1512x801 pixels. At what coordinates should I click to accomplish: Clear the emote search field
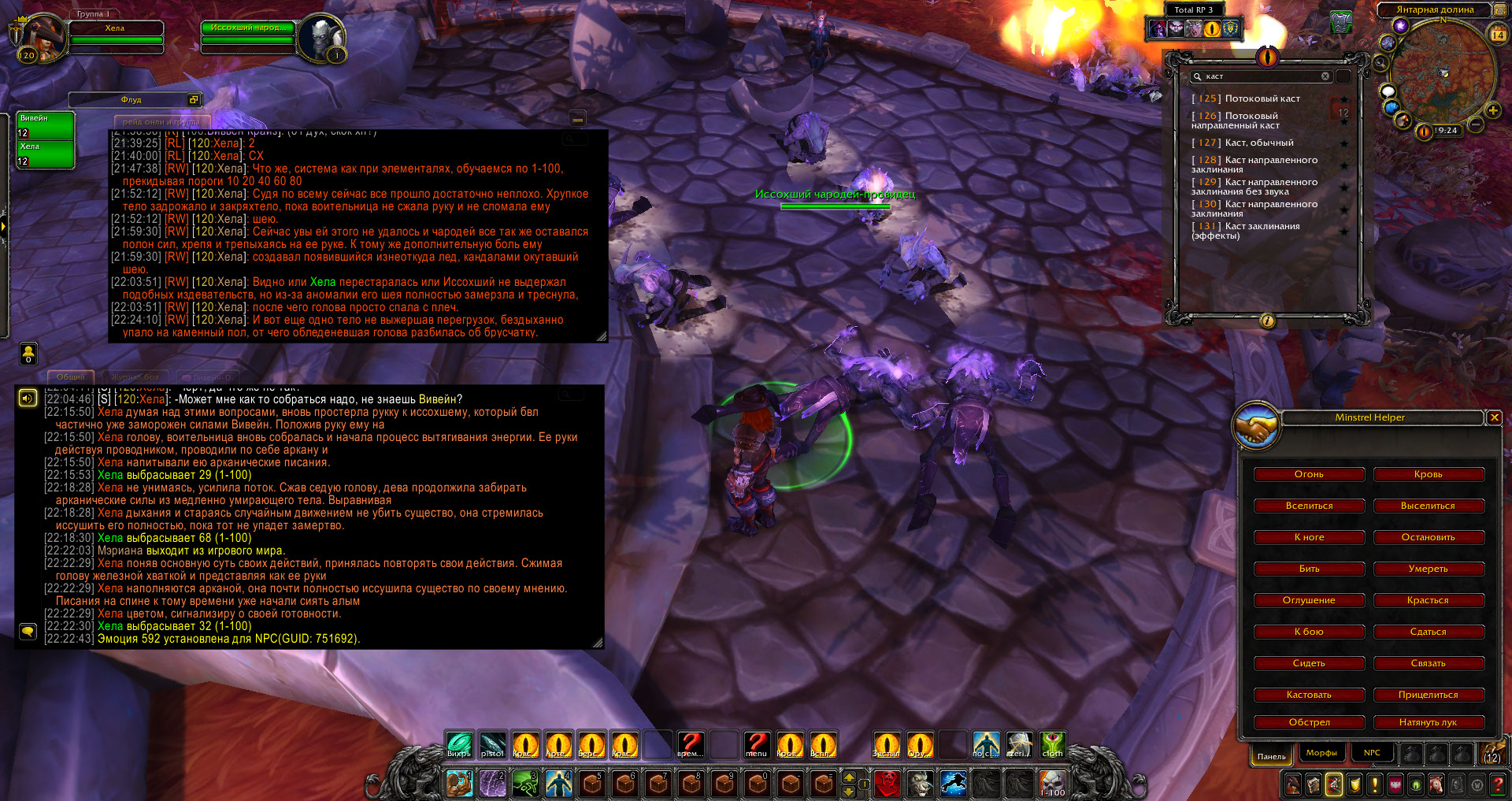1325,76
